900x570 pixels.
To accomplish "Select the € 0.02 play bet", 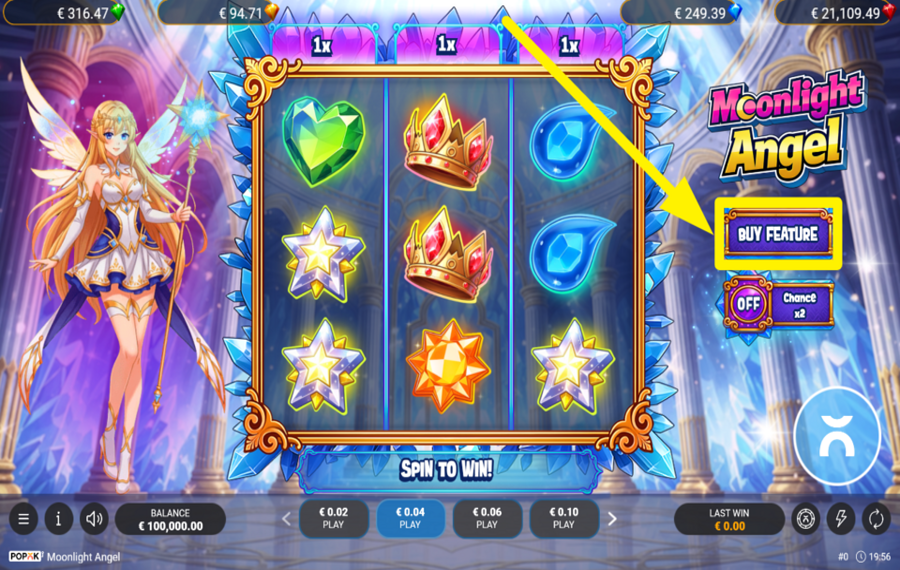I will coord(333,519).
